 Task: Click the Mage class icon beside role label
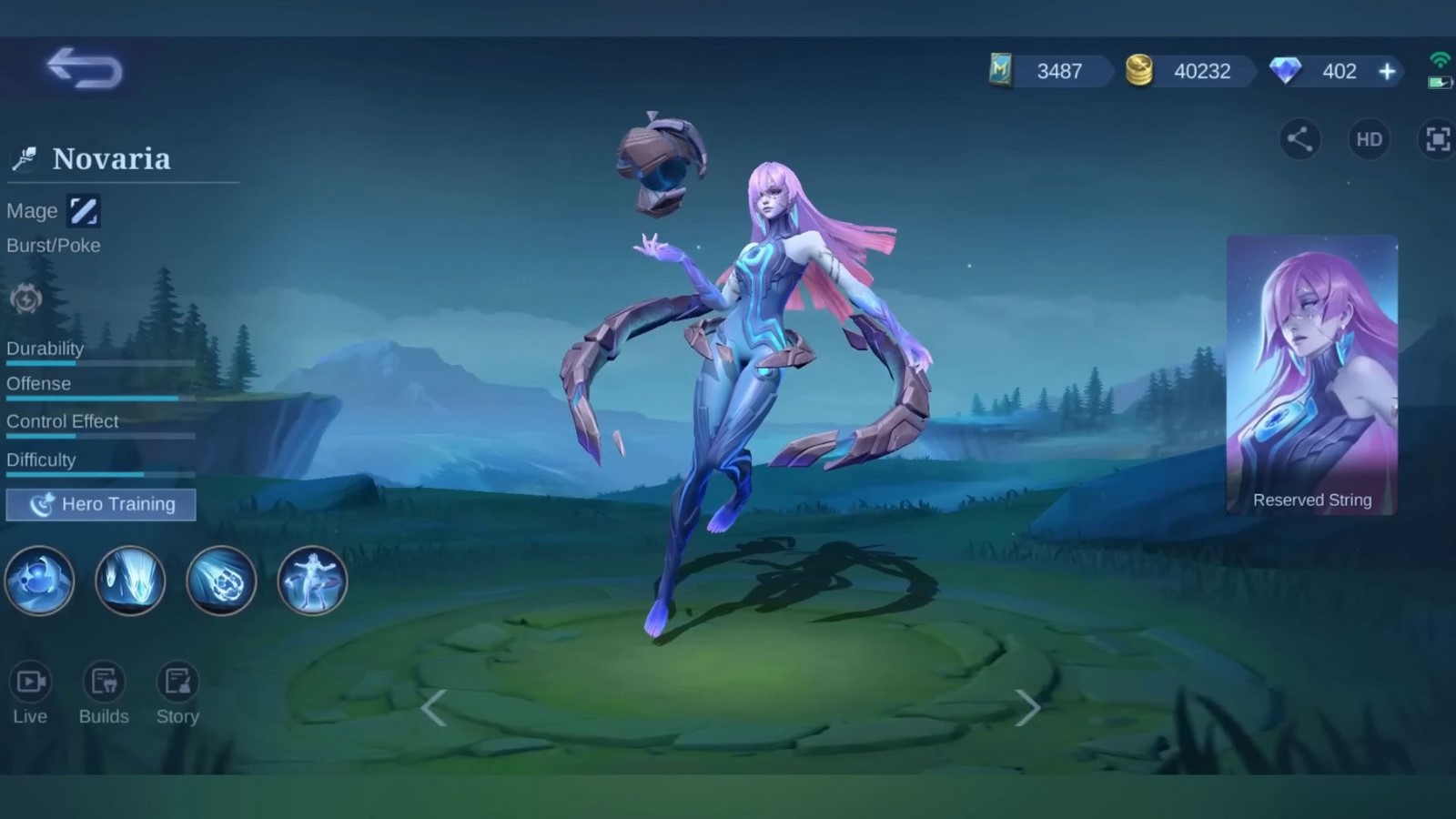pos(85,210)
